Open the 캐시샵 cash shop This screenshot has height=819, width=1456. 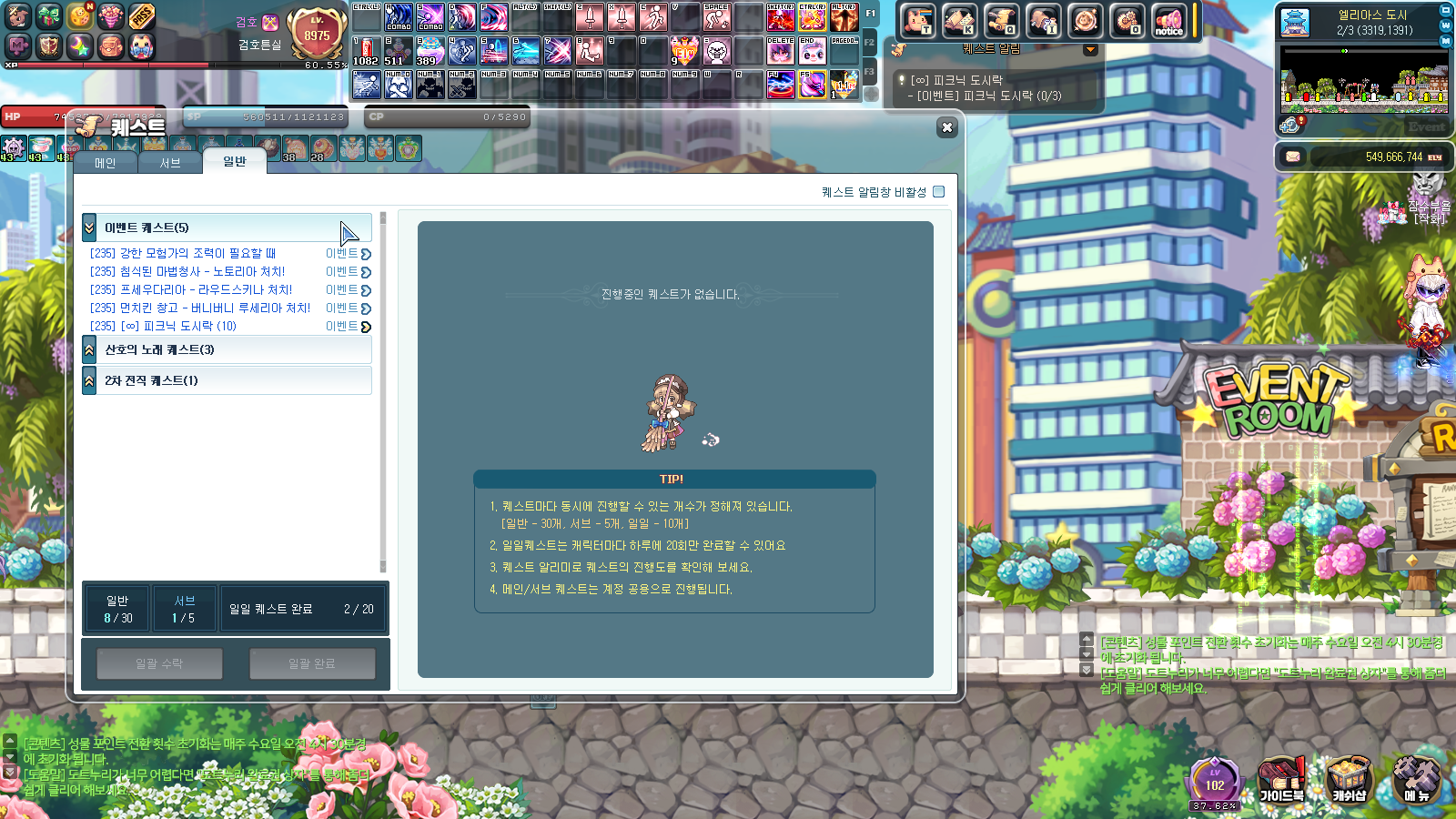click(1349, 782)
